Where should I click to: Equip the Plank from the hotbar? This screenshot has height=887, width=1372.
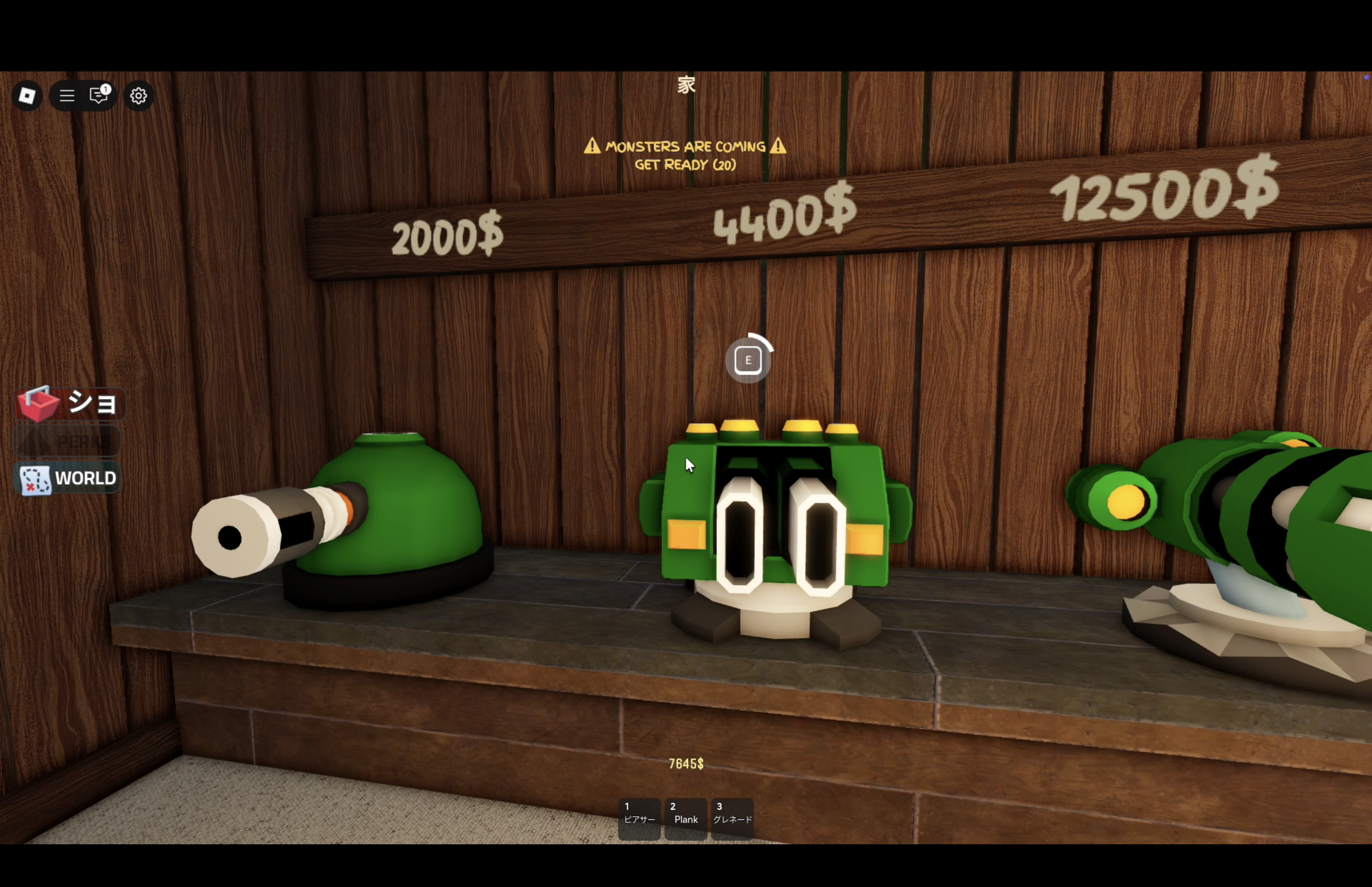tap(686, 818)
